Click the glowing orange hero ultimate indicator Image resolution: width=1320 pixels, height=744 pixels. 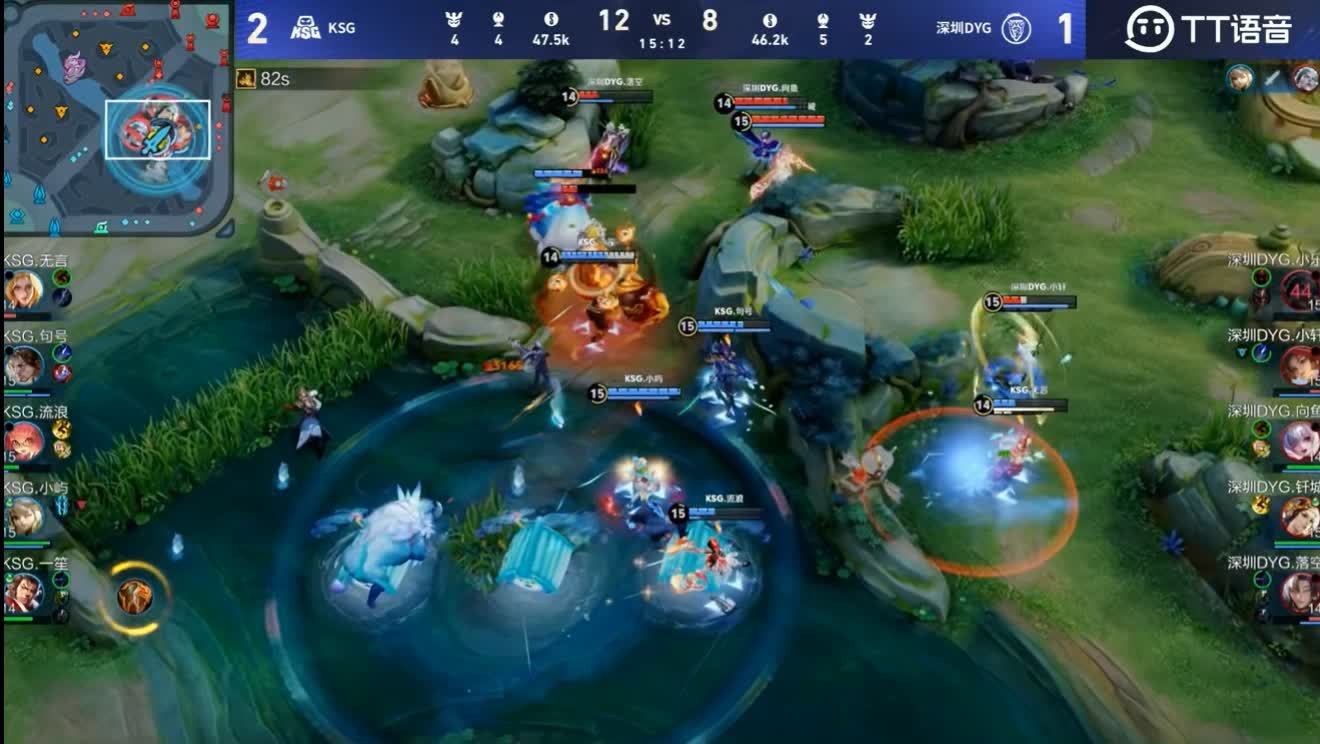click(x=135, y=597)
